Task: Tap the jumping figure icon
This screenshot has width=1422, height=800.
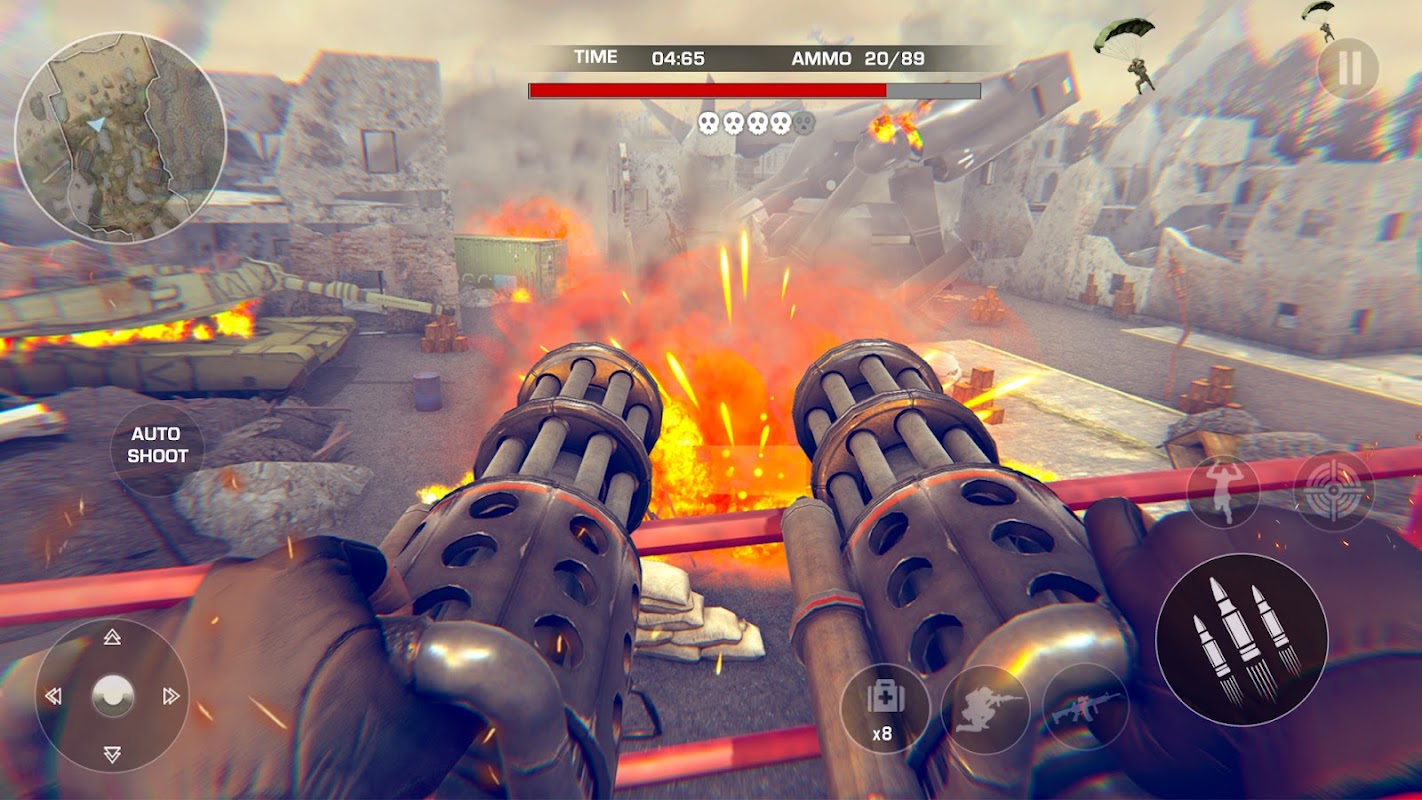Action: [1222, 491]
